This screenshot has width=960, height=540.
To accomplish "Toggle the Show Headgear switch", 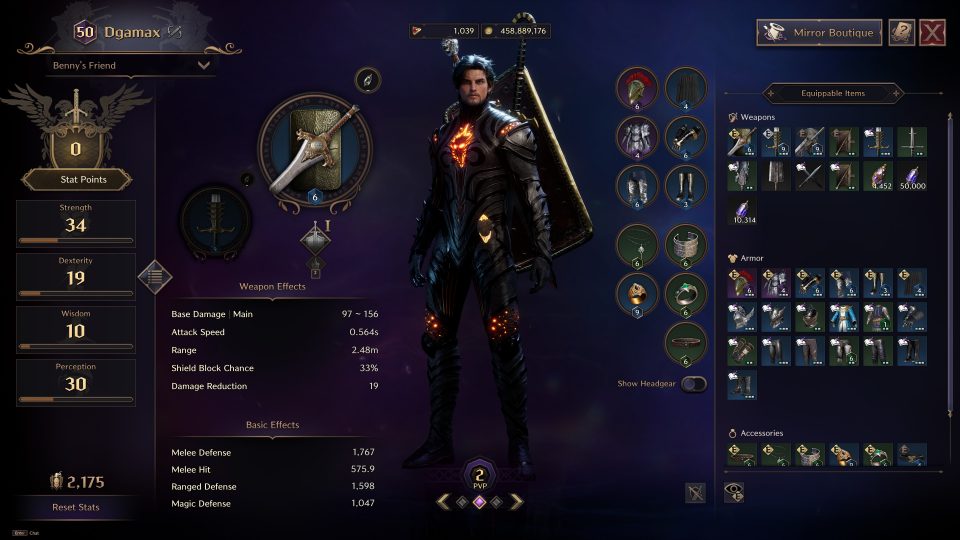I will point(693,384).
